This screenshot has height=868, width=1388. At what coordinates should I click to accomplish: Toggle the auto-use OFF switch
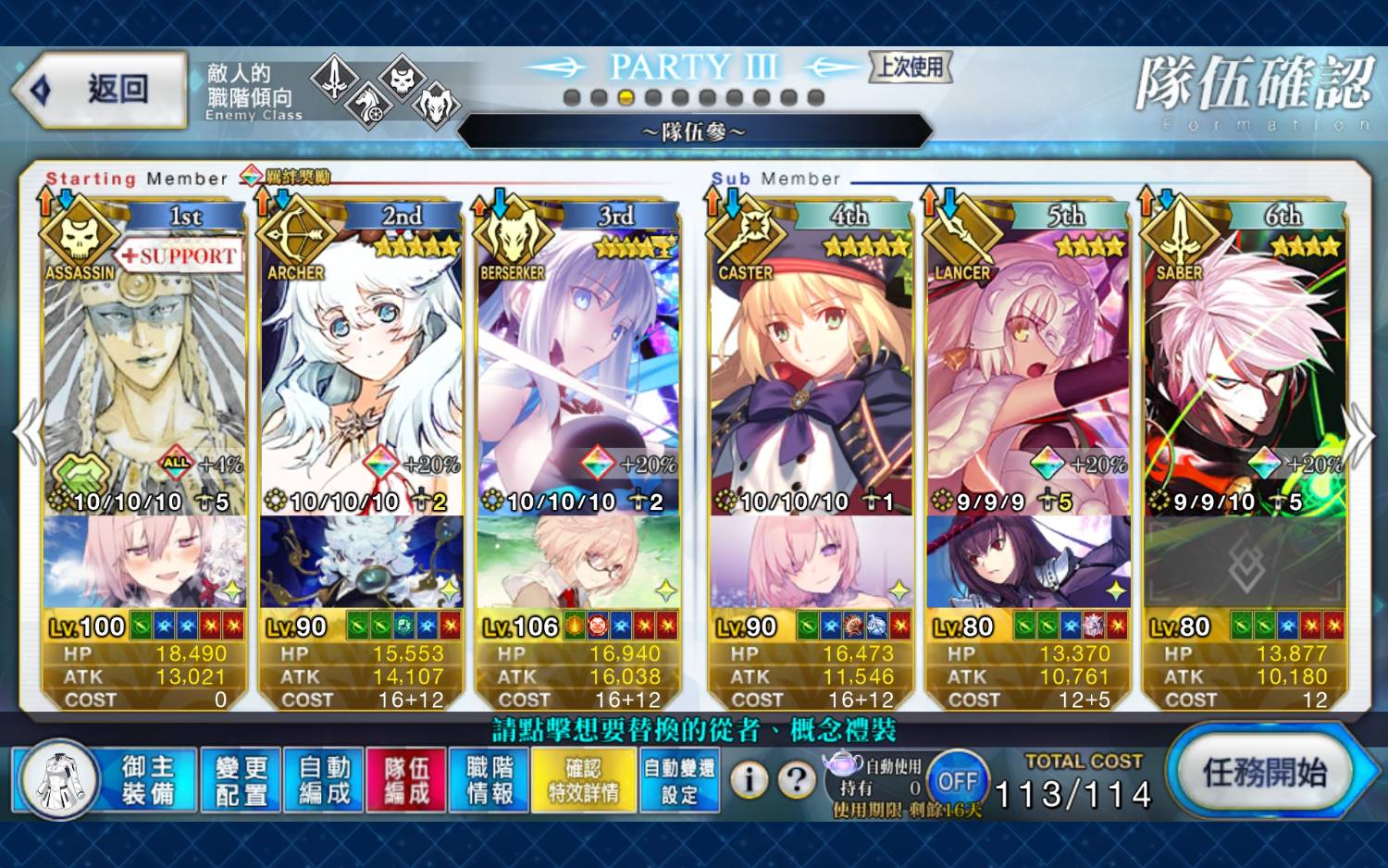(957, 781)
